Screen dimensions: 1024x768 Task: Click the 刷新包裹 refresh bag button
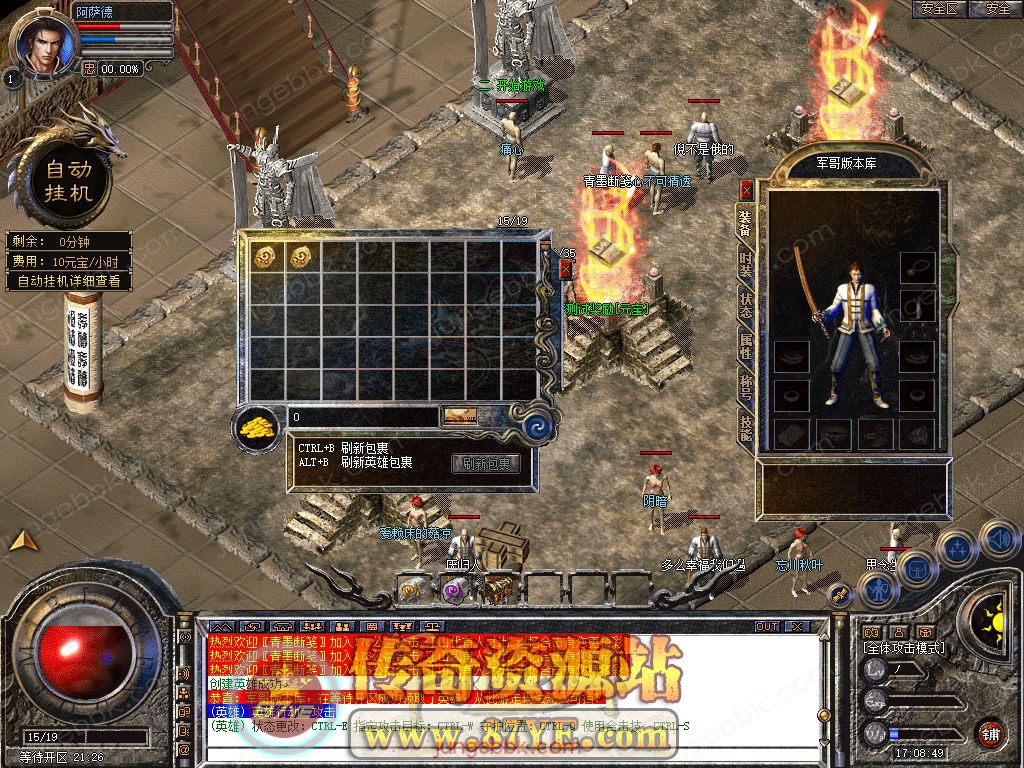(486, 464)
